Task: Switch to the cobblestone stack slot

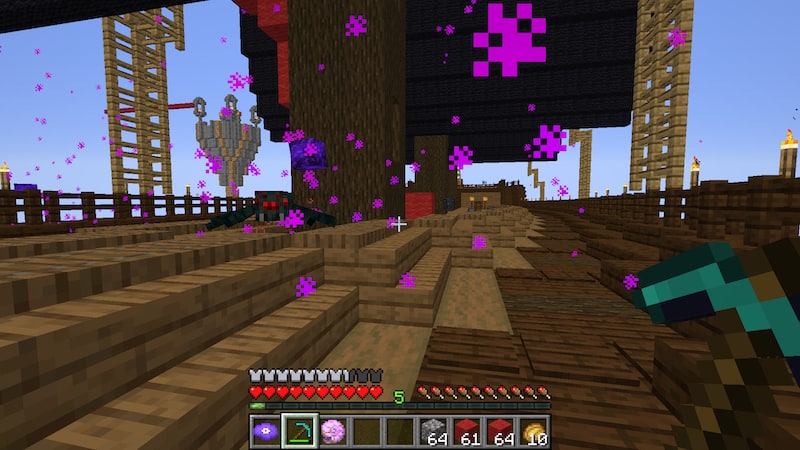Action: (435, 431)
